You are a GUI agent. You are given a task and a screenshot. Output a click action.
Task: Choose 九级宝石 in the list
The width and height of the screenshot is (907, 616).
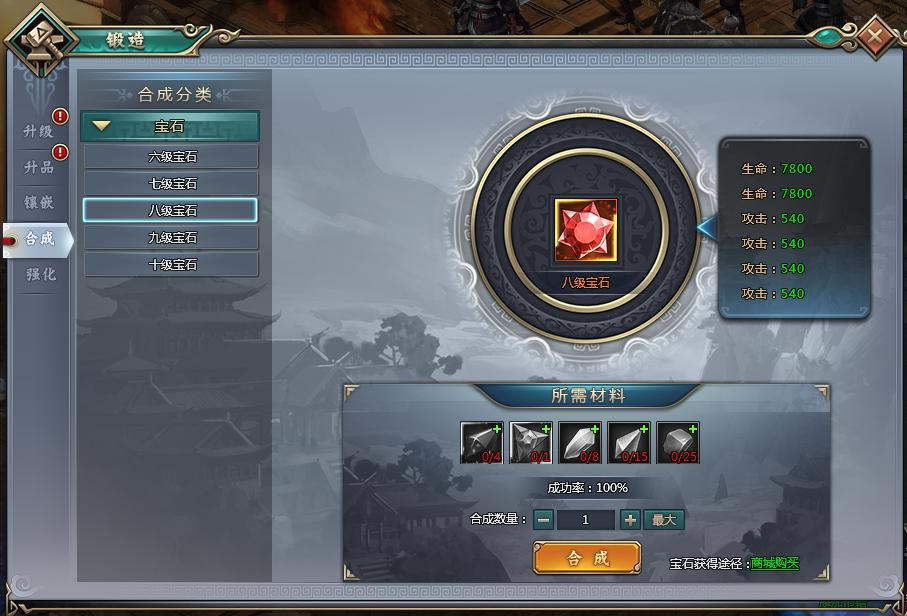[x=171, y=238]
